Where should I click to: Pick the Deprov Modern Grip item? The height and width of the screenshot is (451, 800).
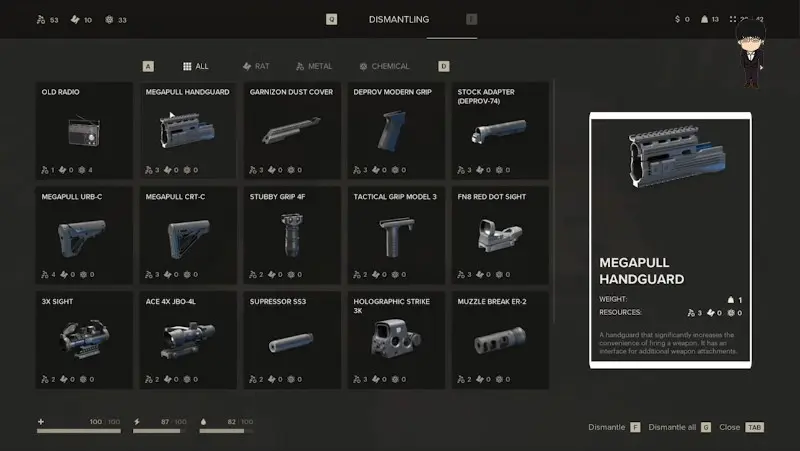point(396,131)
